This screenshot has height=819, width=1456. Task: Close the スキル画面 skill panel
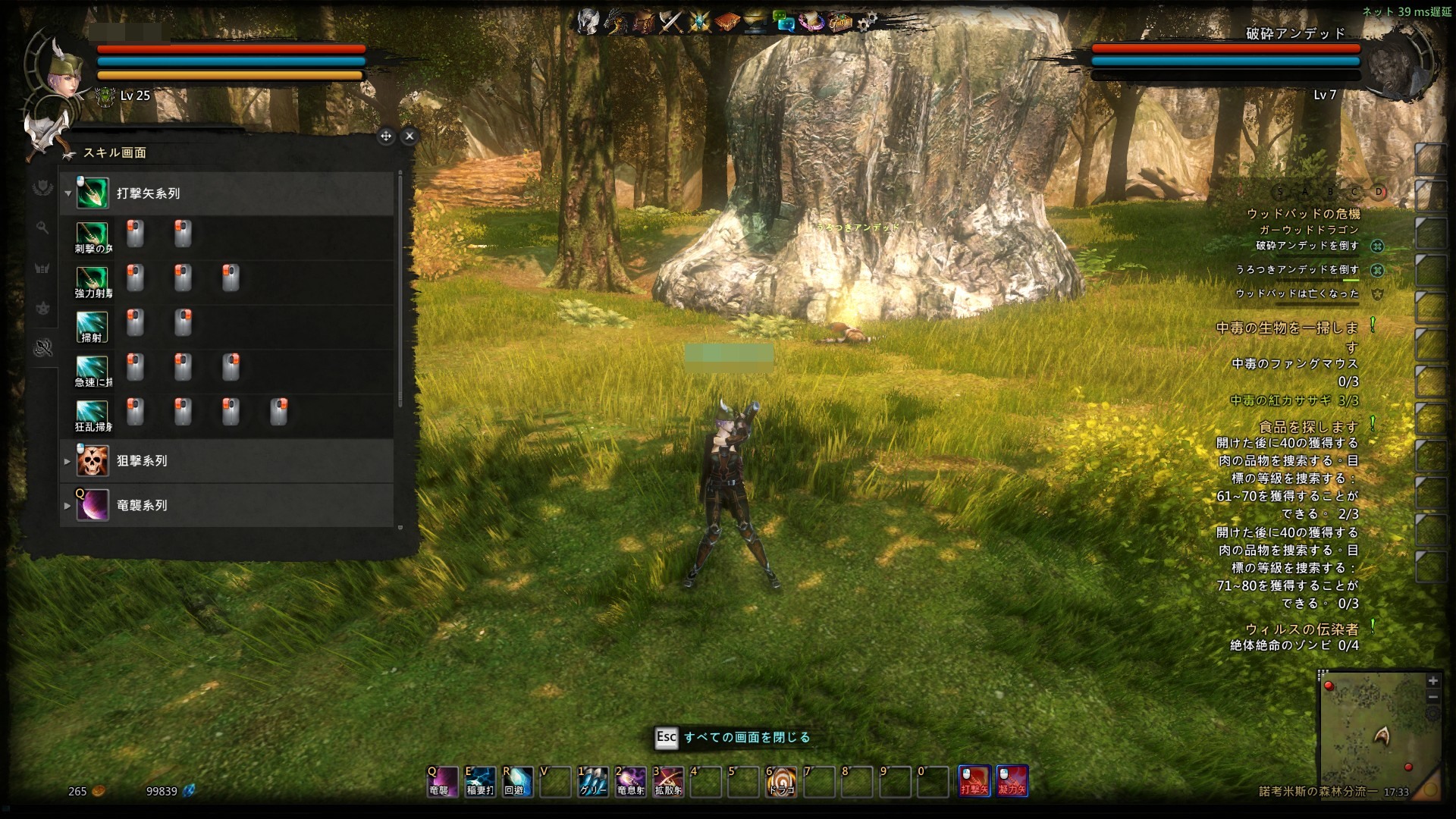tap(409, 136)
